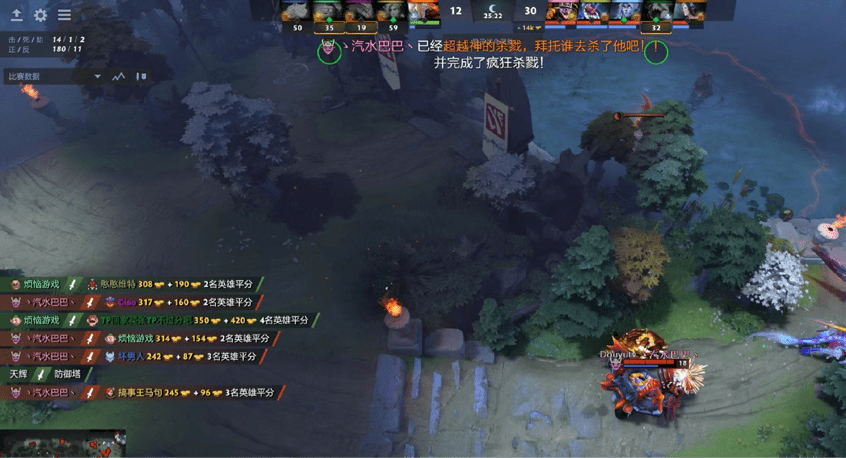
Task: Select the hero portrait with 32 beneath it
Action: tap(656, 11)
